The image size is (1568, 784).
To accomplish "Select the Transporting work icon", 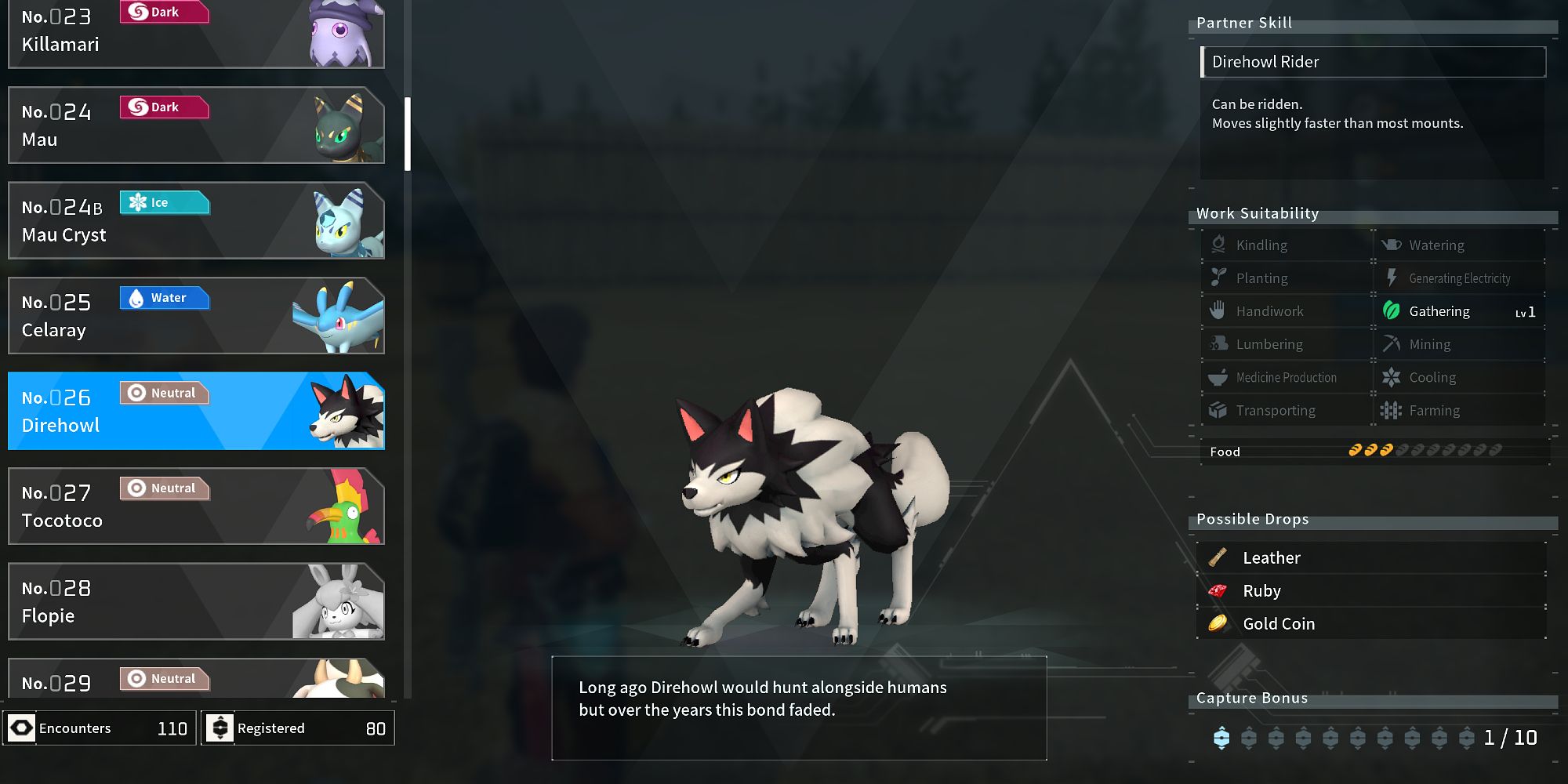I will tap(1218, 410).
